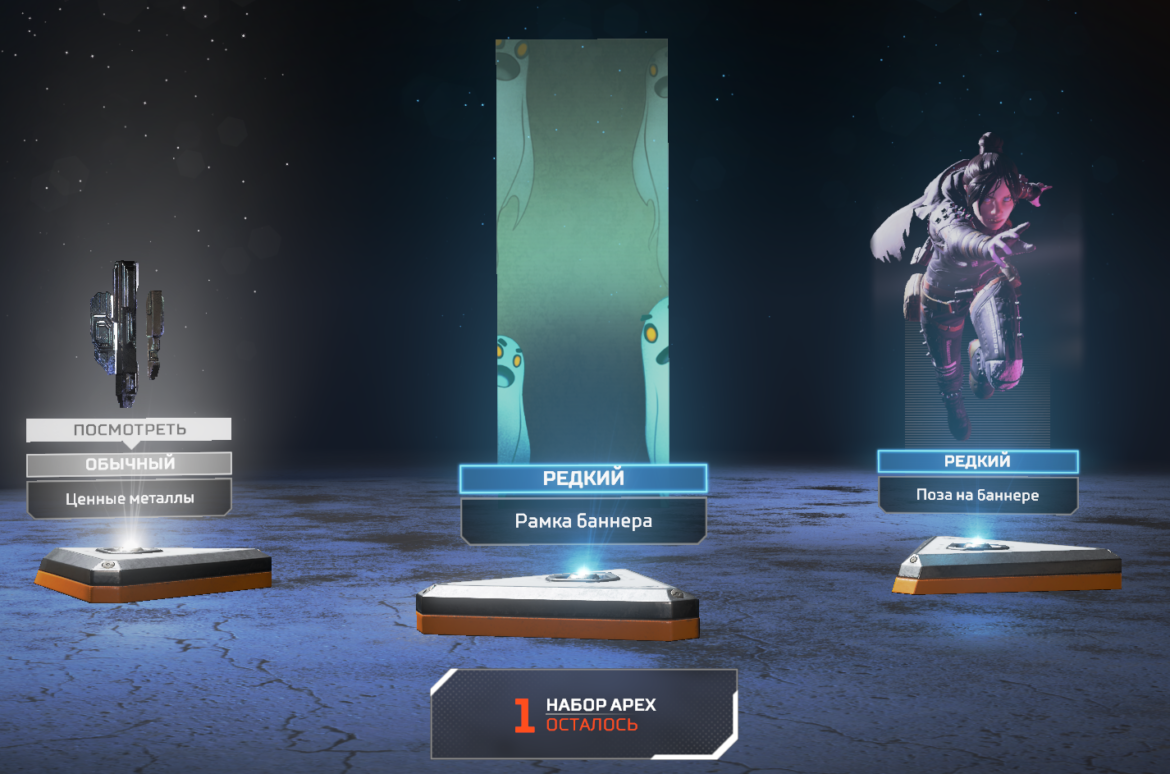This screenshot has width=1170, height=774.
Task: Choose the Рамка баннера ghost frame reward
Action: (583, 520)
